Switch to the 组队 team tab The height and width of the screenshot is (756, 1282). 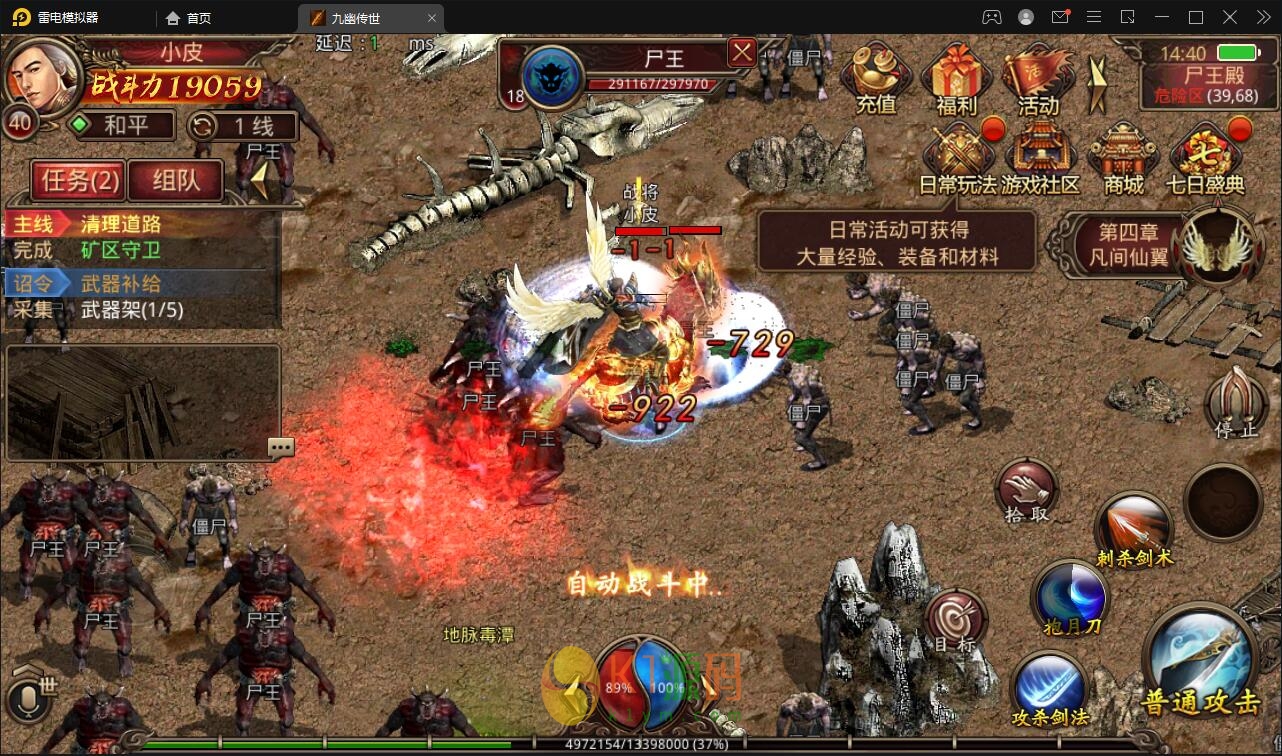(x=176, y=180)
